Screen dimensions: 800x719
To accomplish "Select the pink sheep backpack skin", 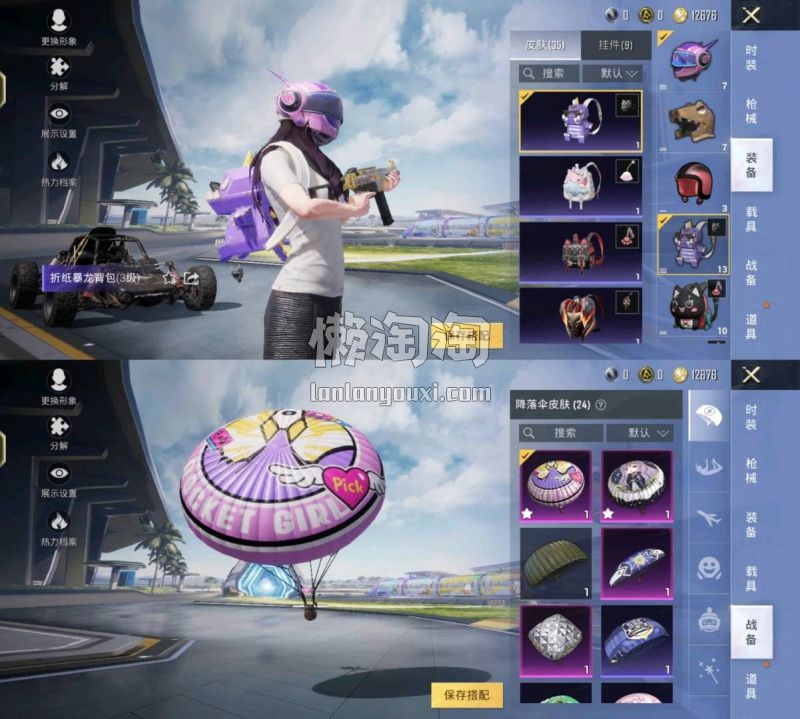I will click(581, 187).
